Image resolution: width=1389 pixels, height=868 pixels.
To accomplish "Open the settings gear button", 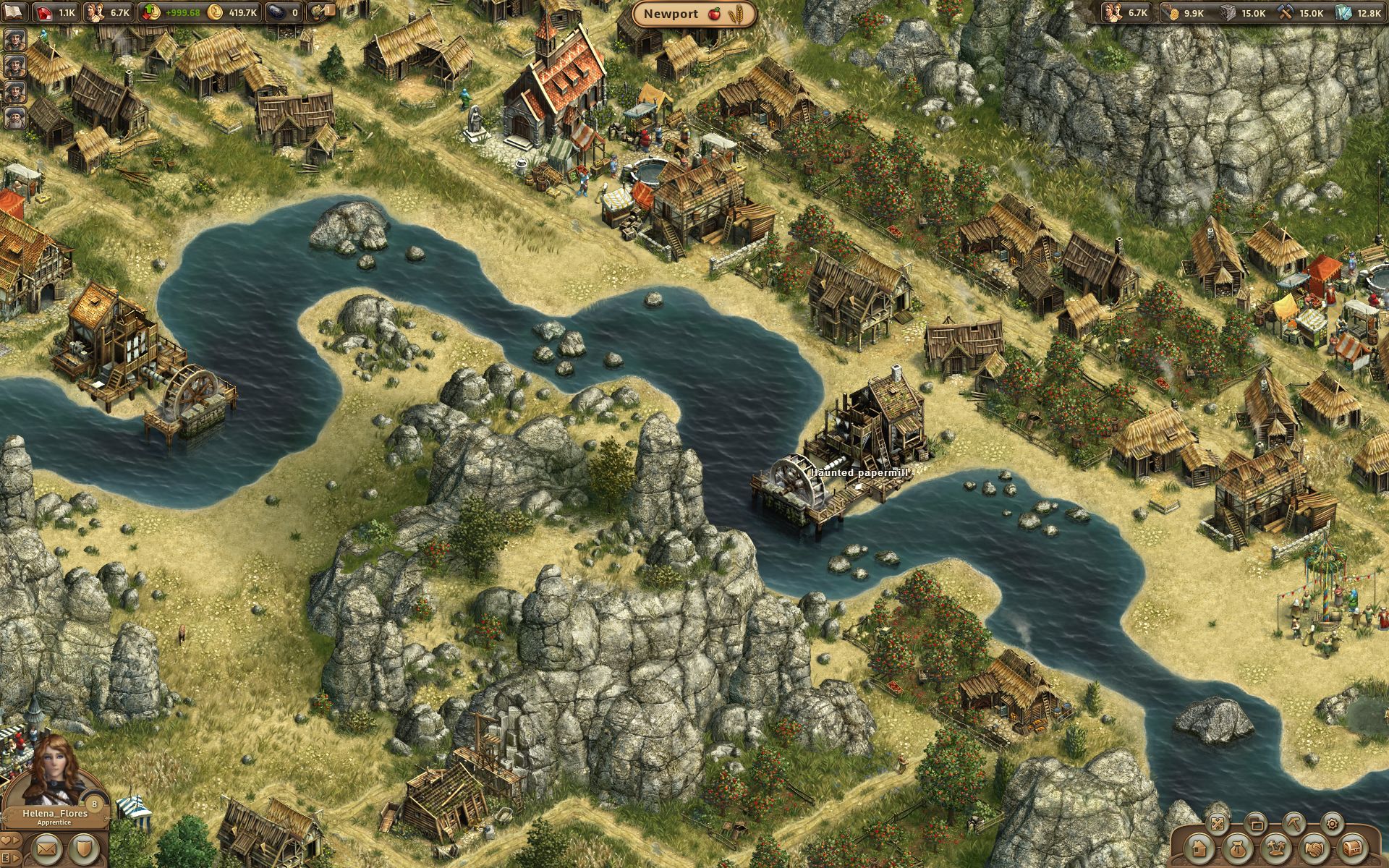I will point(1332,823).
